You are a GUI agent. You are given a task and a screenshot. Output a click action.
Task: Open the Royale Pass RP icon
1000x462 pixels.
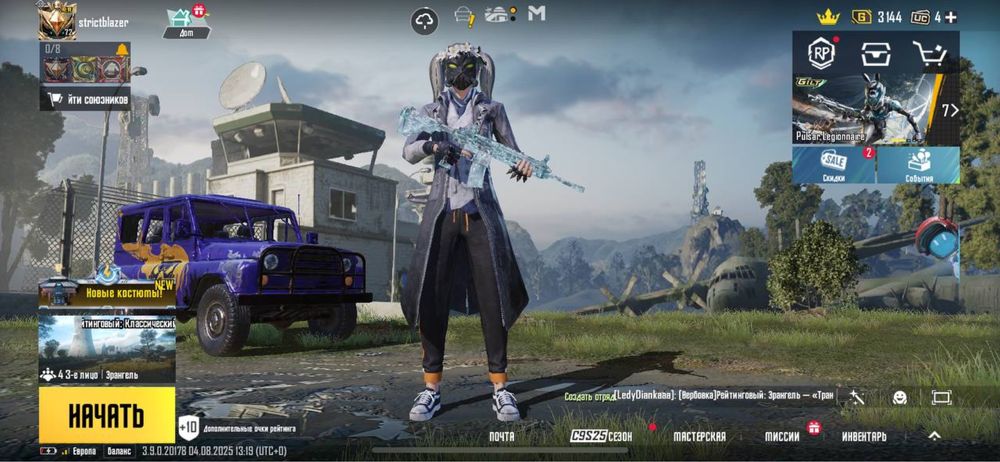pos(822,54)
